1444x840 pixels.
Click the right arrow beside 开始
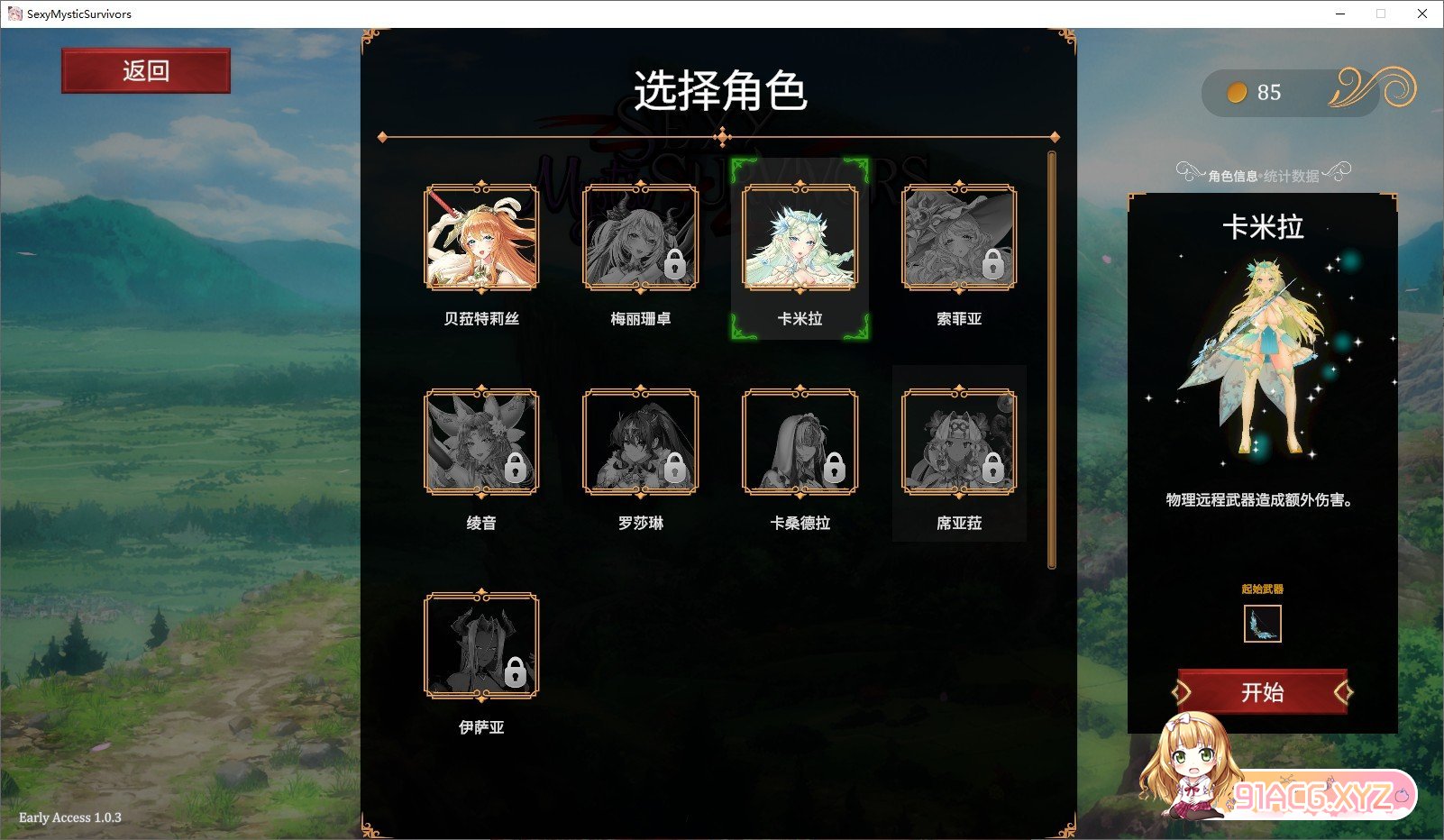1342,693
